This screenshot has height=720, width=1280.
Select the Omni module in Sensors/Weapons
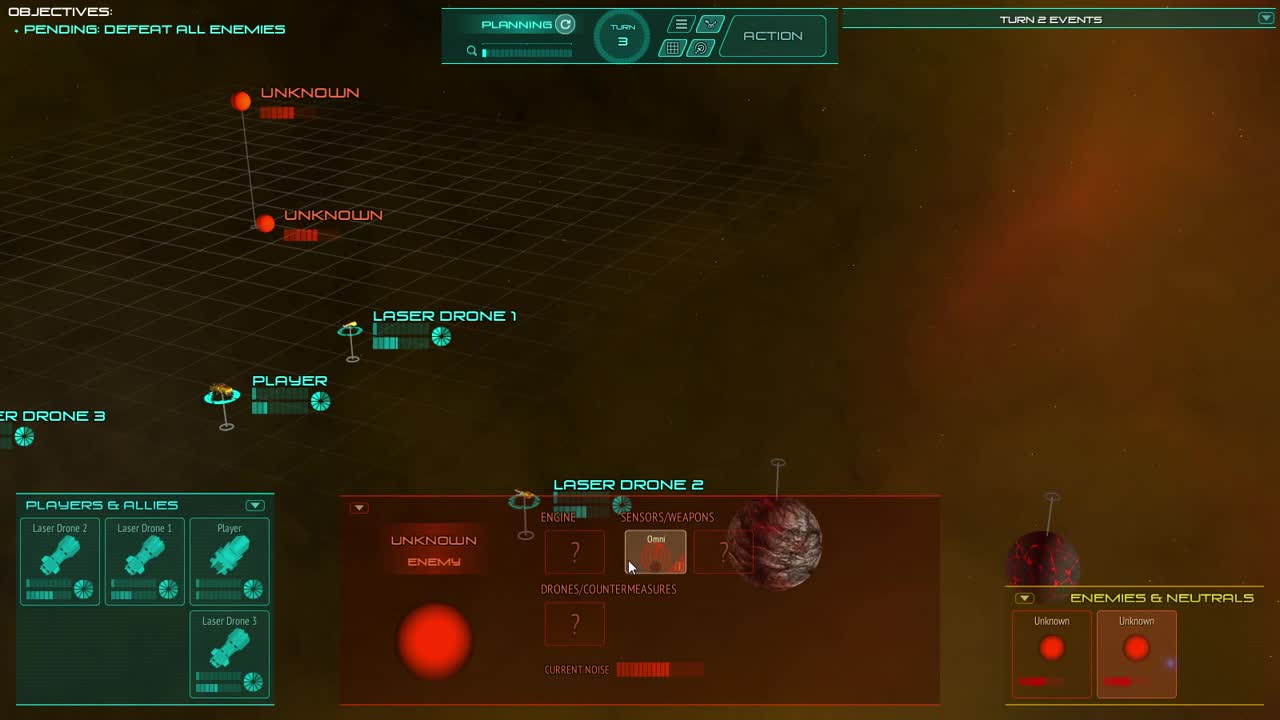(x=655, y=551)
